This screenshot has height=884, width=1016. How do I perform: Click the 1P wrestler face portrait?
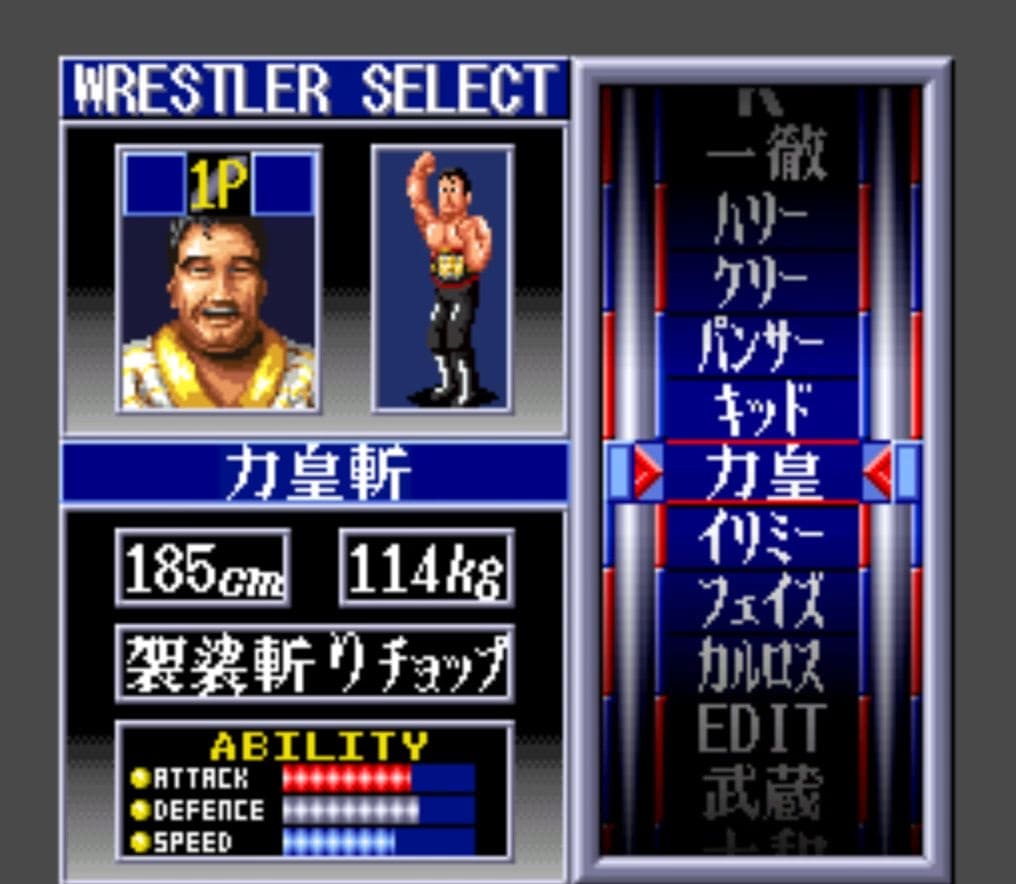(x=219, y=300)
